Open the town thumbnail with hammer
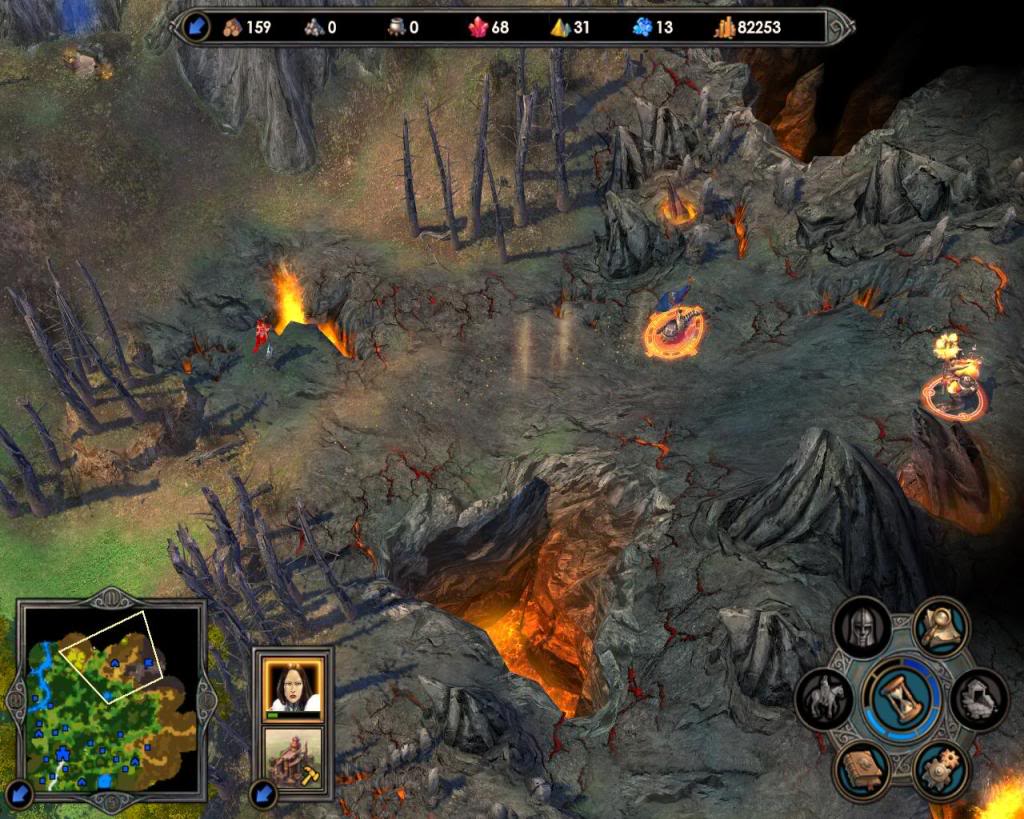 292,755
